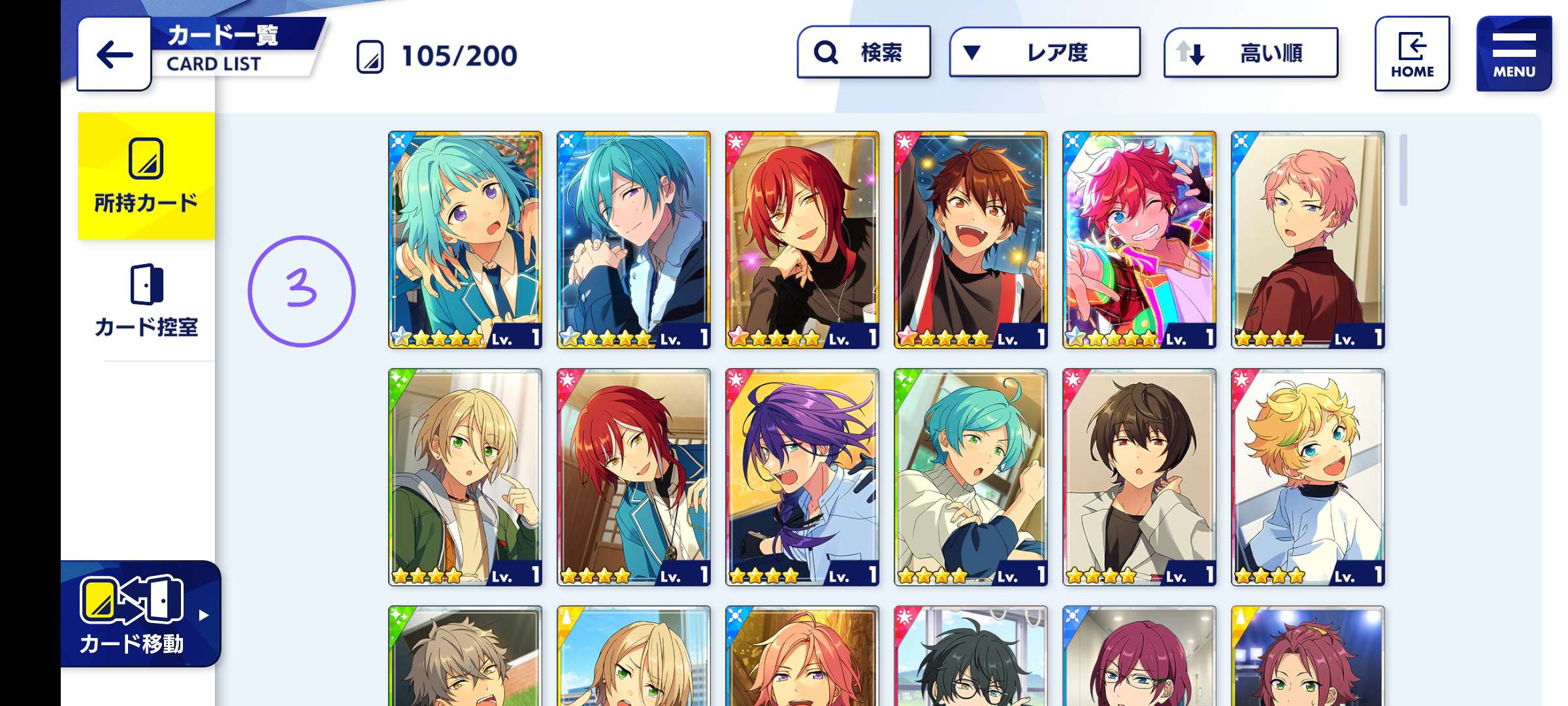
Task: Choose the five-star teal-haired card with clasped hands
Action: [634, 240]
